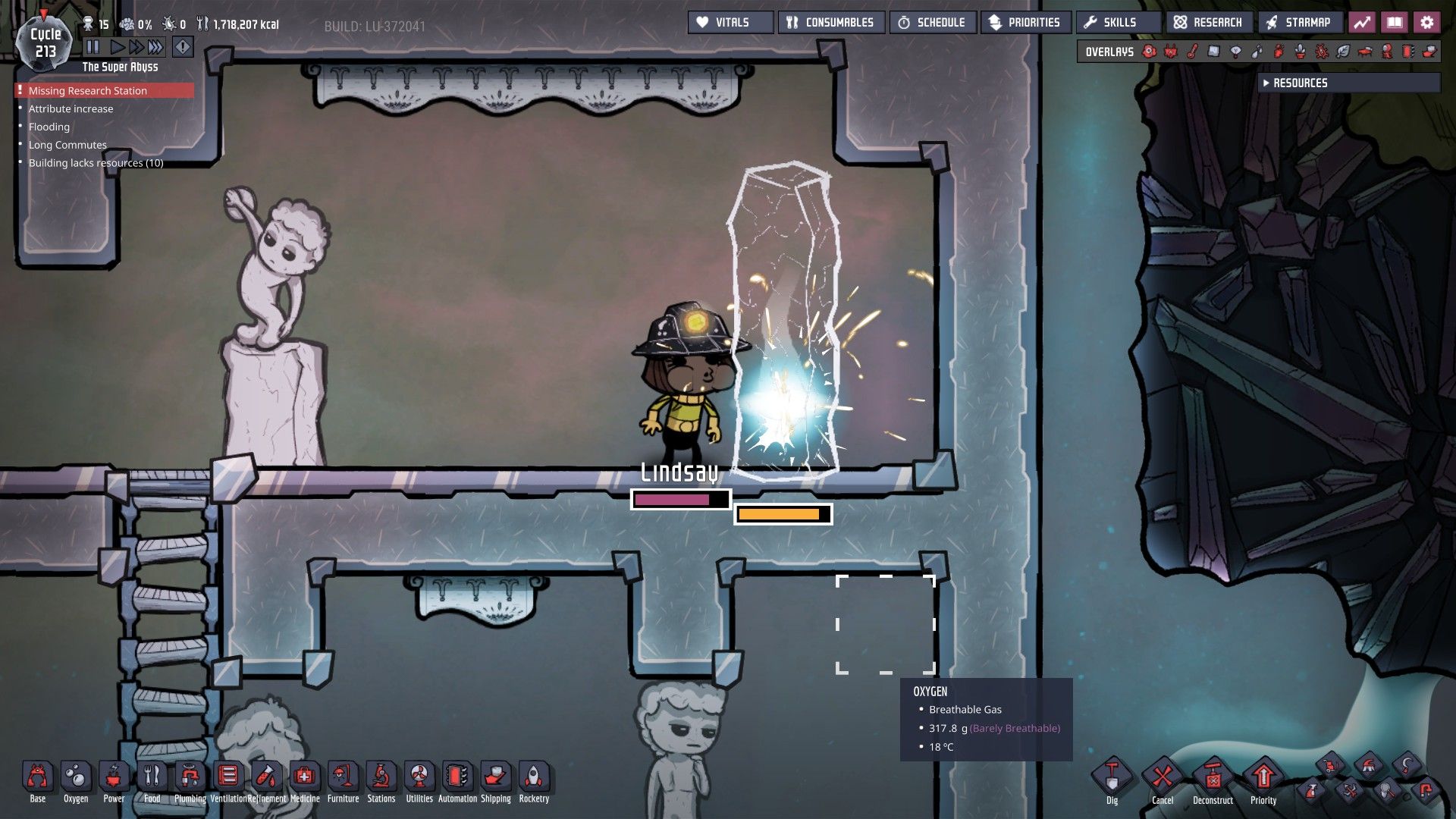Open the Priorities screen
The image size is (1456, 819).
[1025, 23]
